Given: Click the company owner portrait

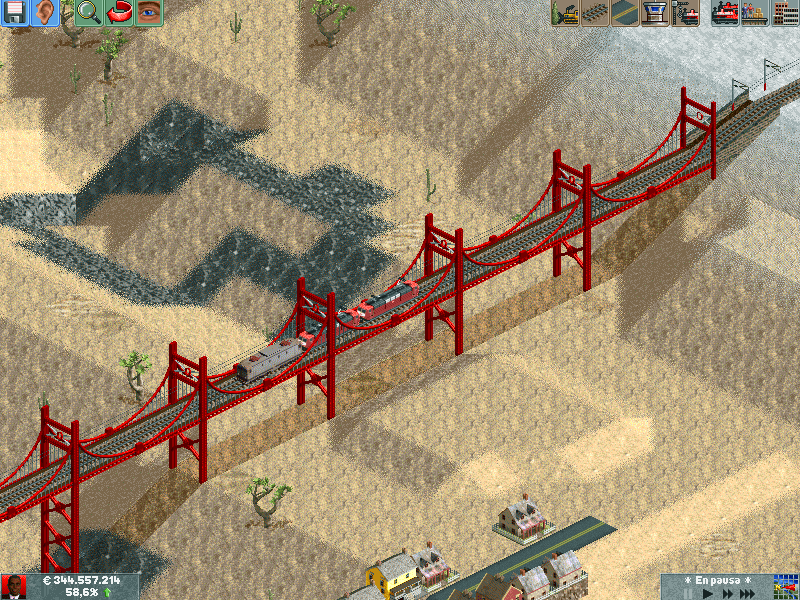Looking at the screenshot, I should point(14,587).
